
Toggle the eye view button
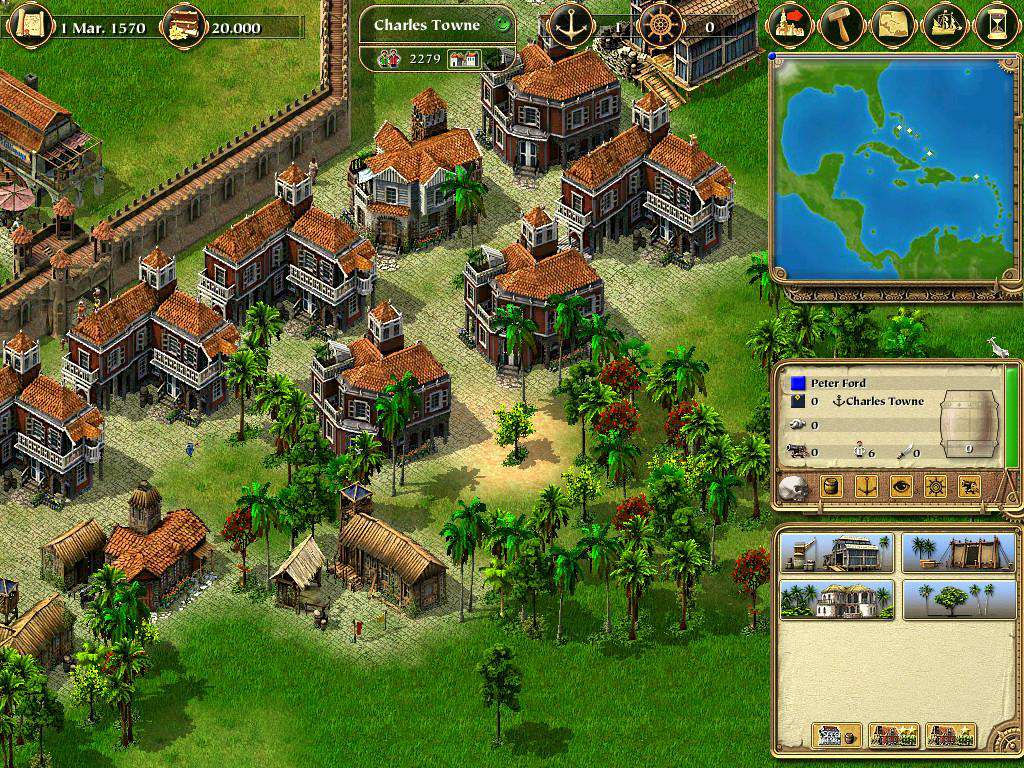(x=900, y=487)
